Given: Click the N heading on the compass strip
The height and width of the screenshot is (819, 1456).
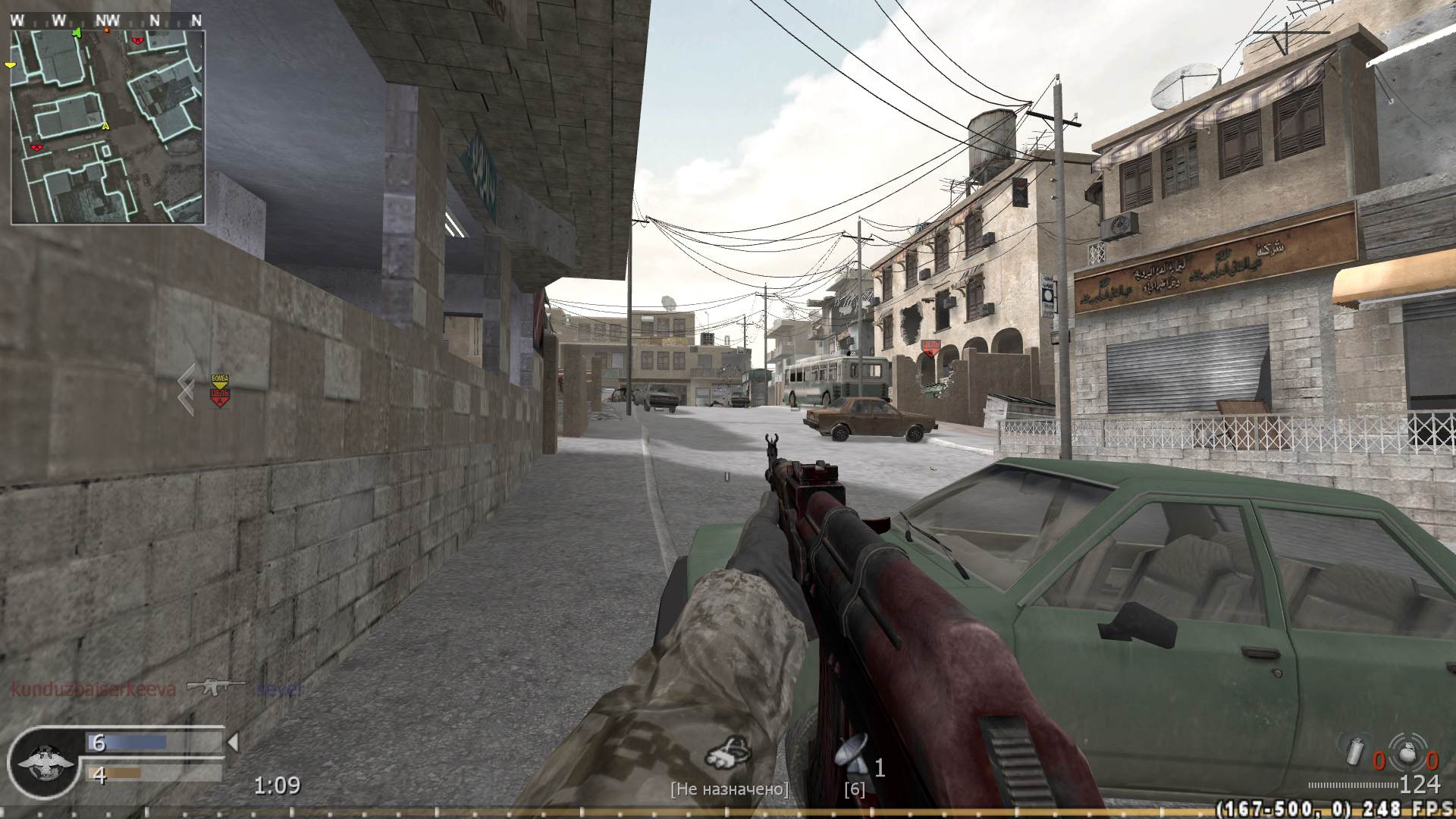Looking at the screenshot, I should tap(154, 20).
